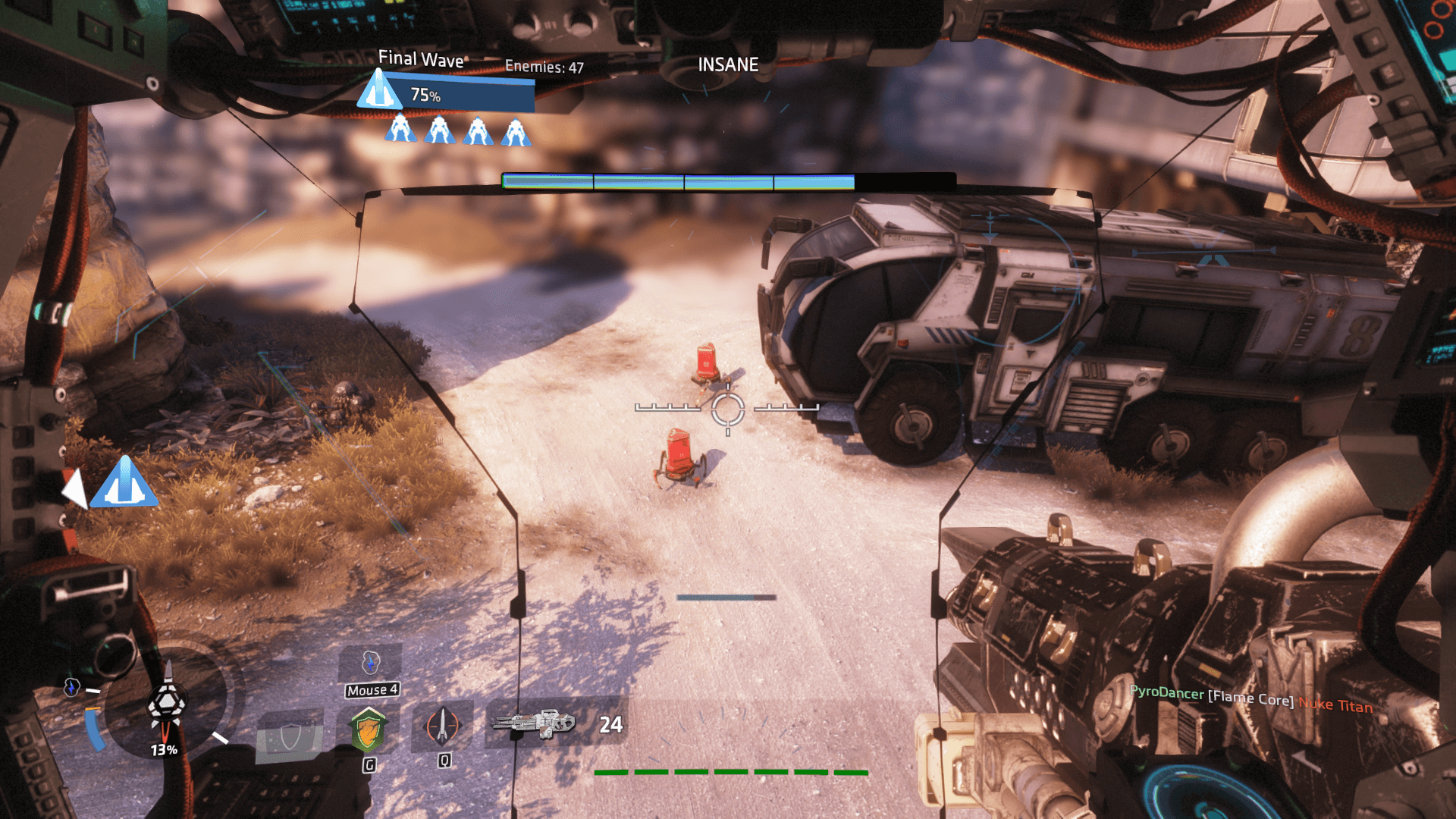Click the titan core meter emblem
This screenshot has width=1456, height=819.
pyautogui.click(x=166, y=704)
